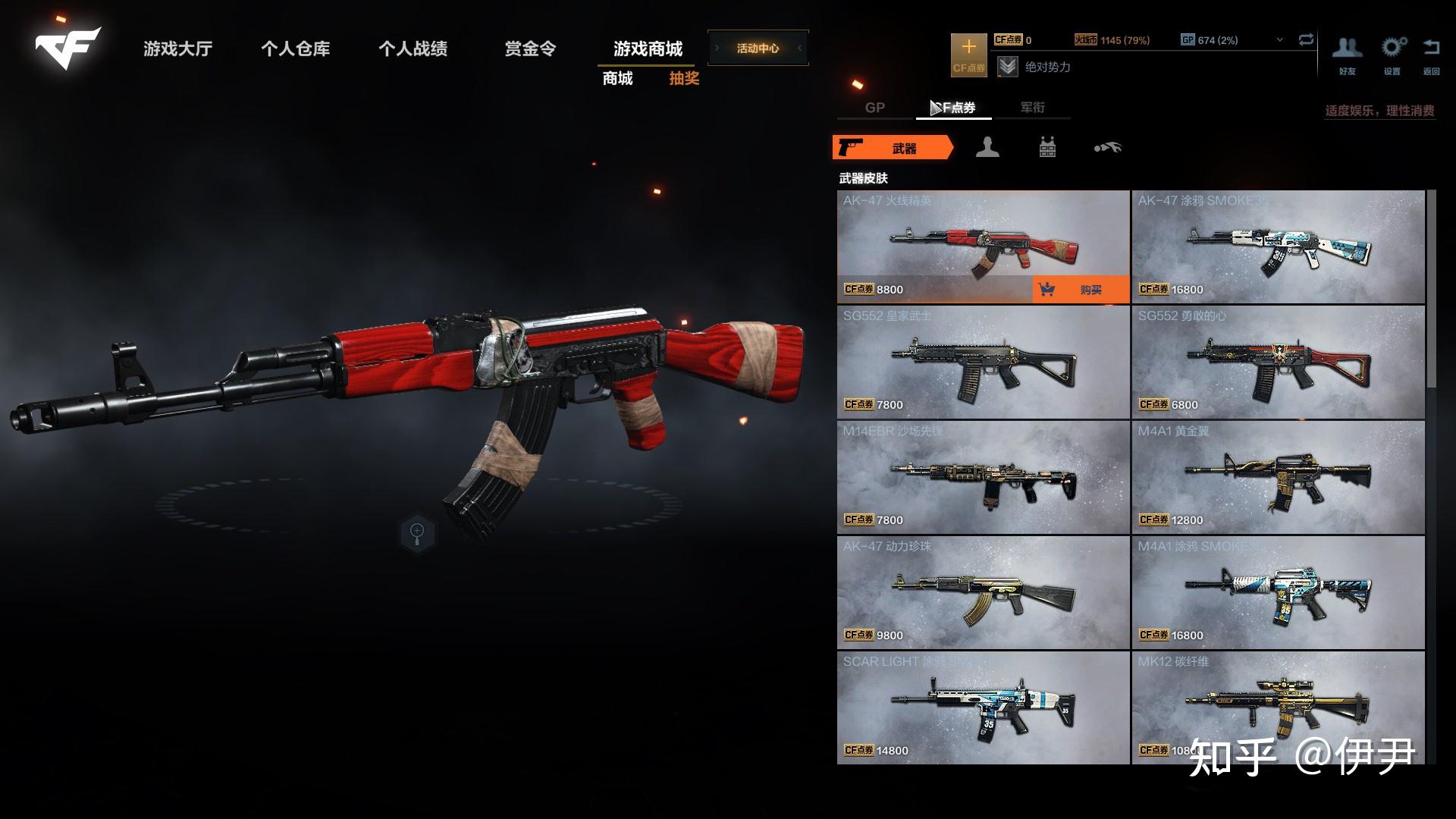Open the 赏金令 bounty pass

coord(530,49)
